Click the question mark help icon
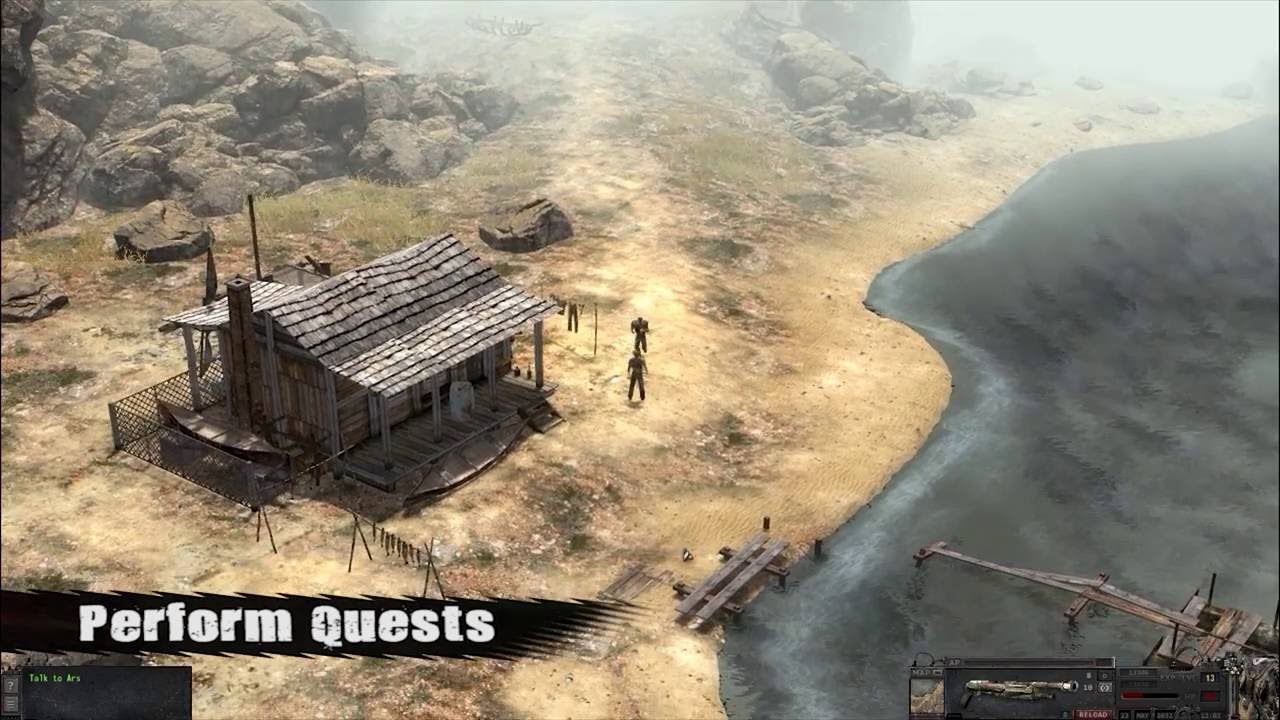The width and height of the screenshot is (1280, 720). (12, 684)
